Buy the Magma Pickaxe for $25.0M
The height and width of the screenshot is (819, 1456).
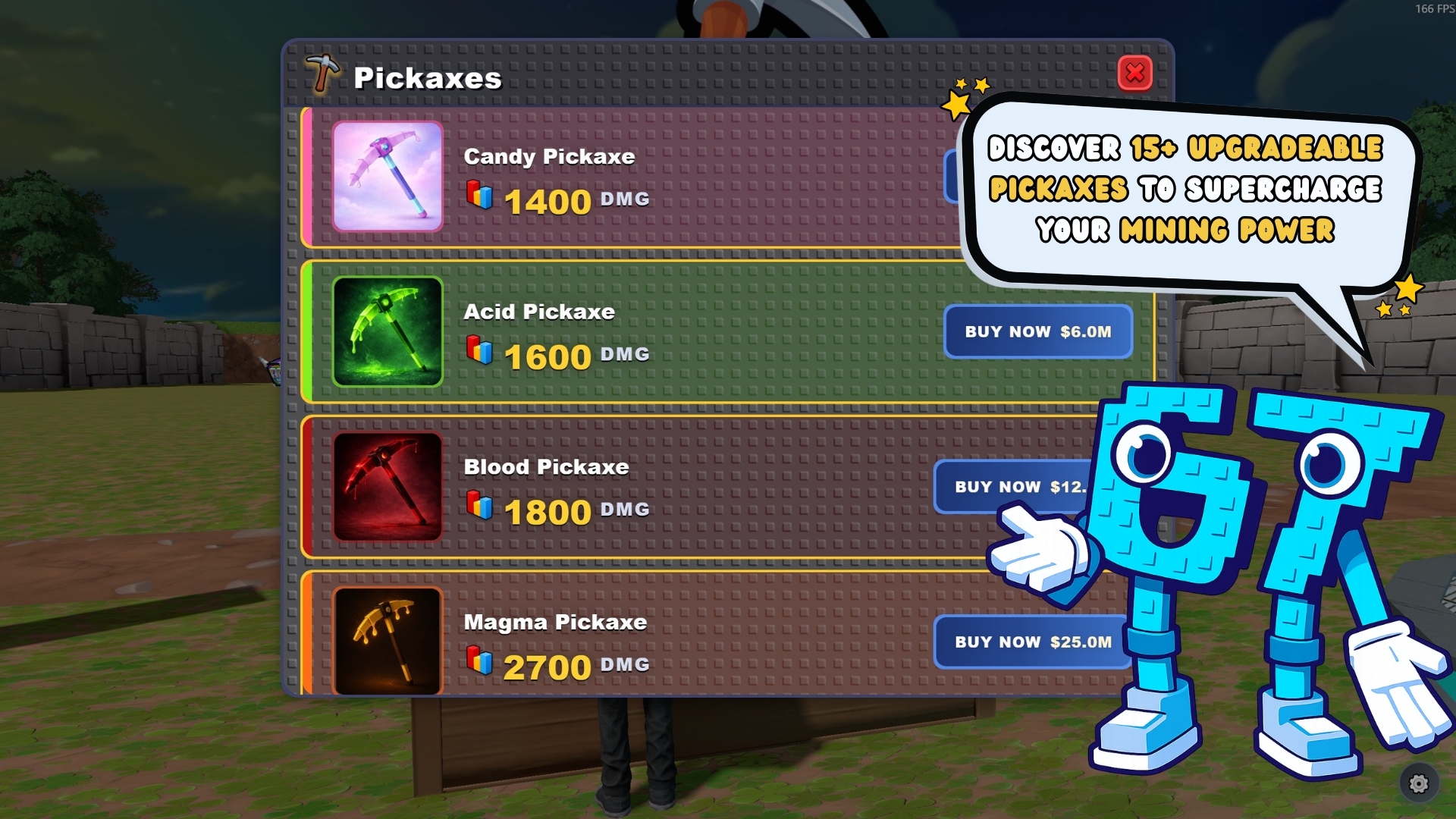point(1032,642)
